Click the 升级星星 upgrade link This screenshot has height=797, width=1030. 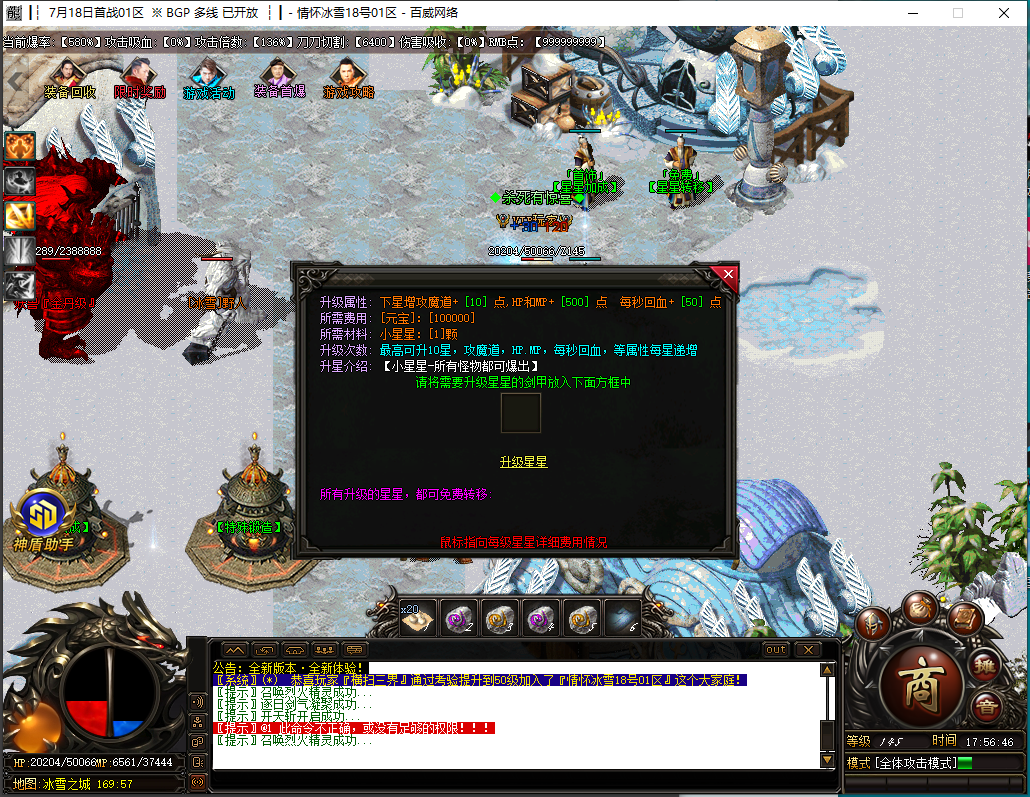(523, 462)
